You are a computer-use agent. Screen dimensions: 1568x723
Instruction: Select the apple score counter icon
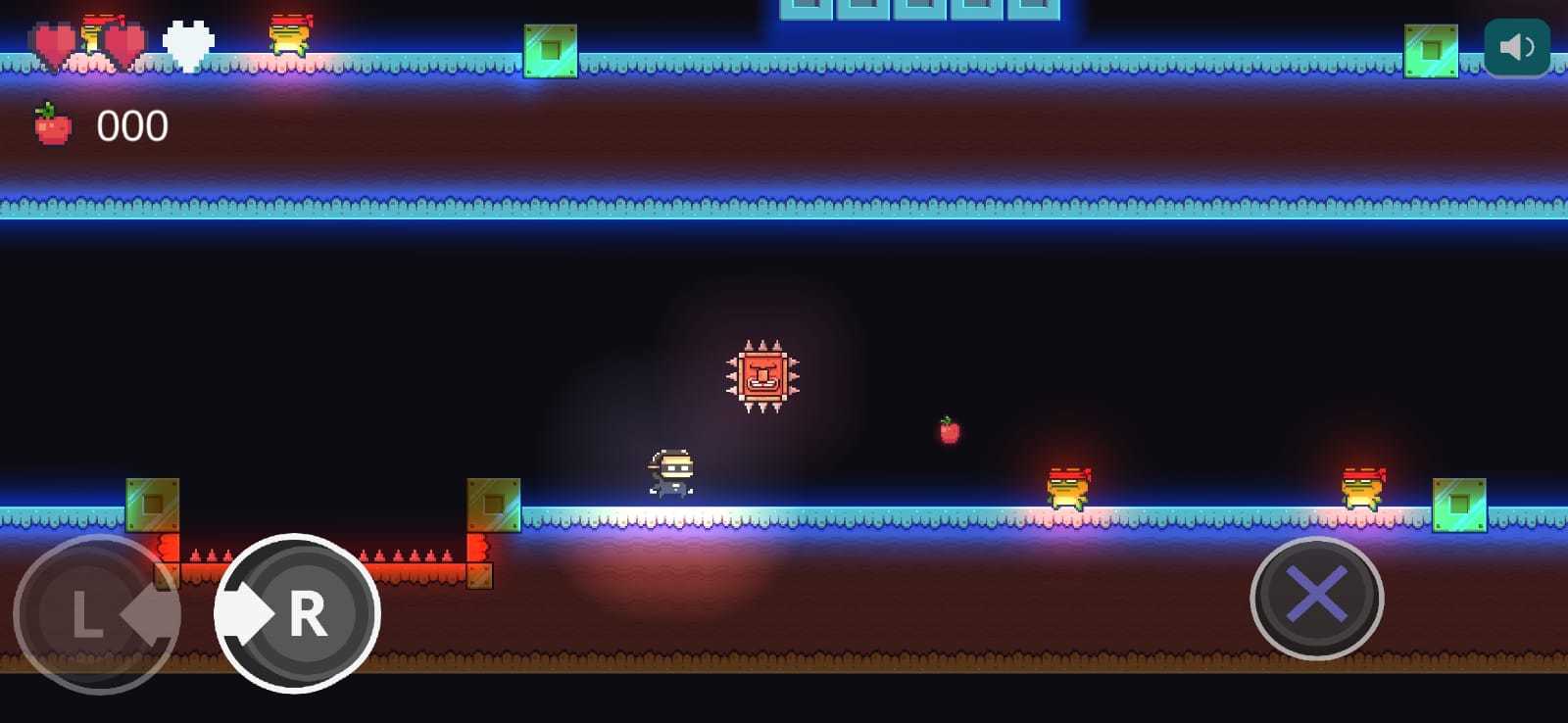[x=54, y=123]
